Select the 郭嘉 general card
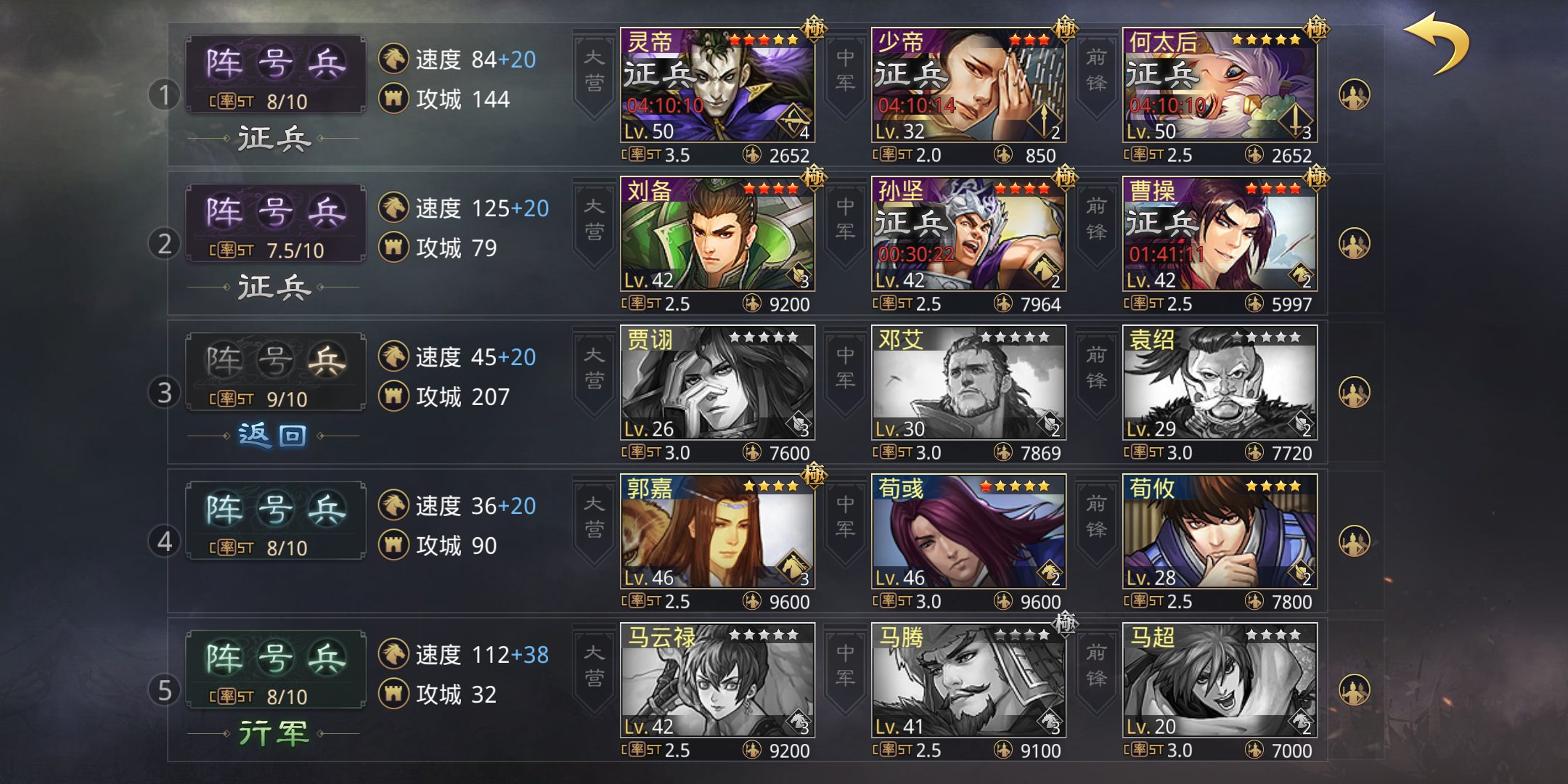The image size is (1568, 784). 717,532
